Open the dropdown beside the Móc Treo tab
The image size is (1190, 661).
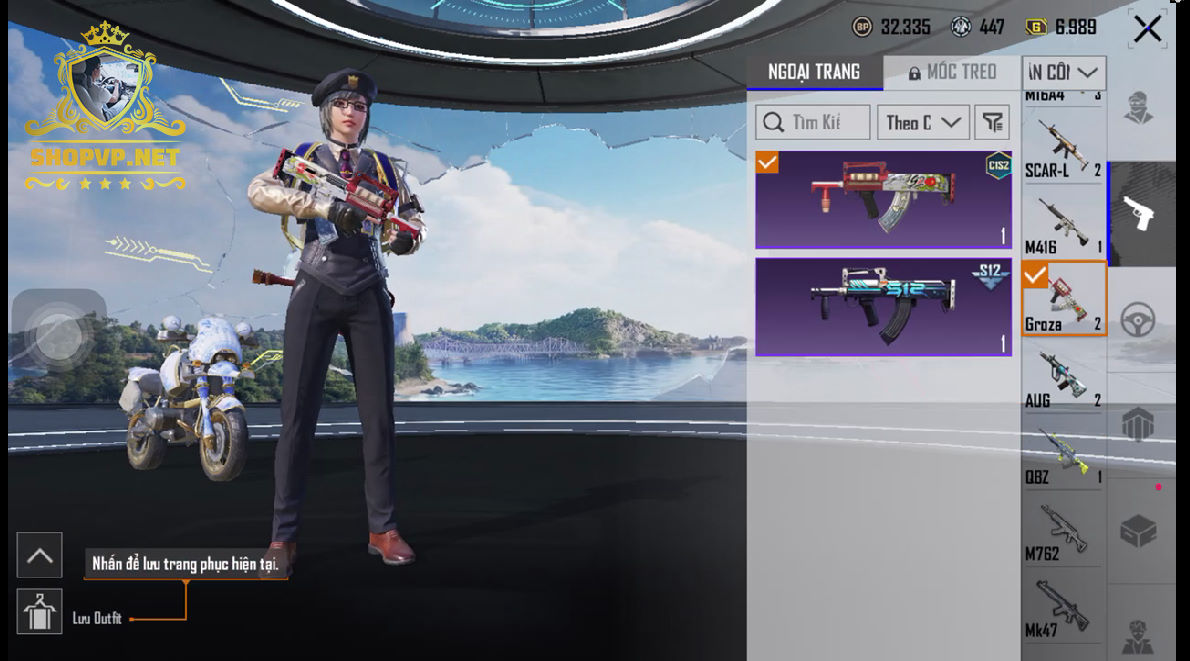click(x=1064, y=72)
